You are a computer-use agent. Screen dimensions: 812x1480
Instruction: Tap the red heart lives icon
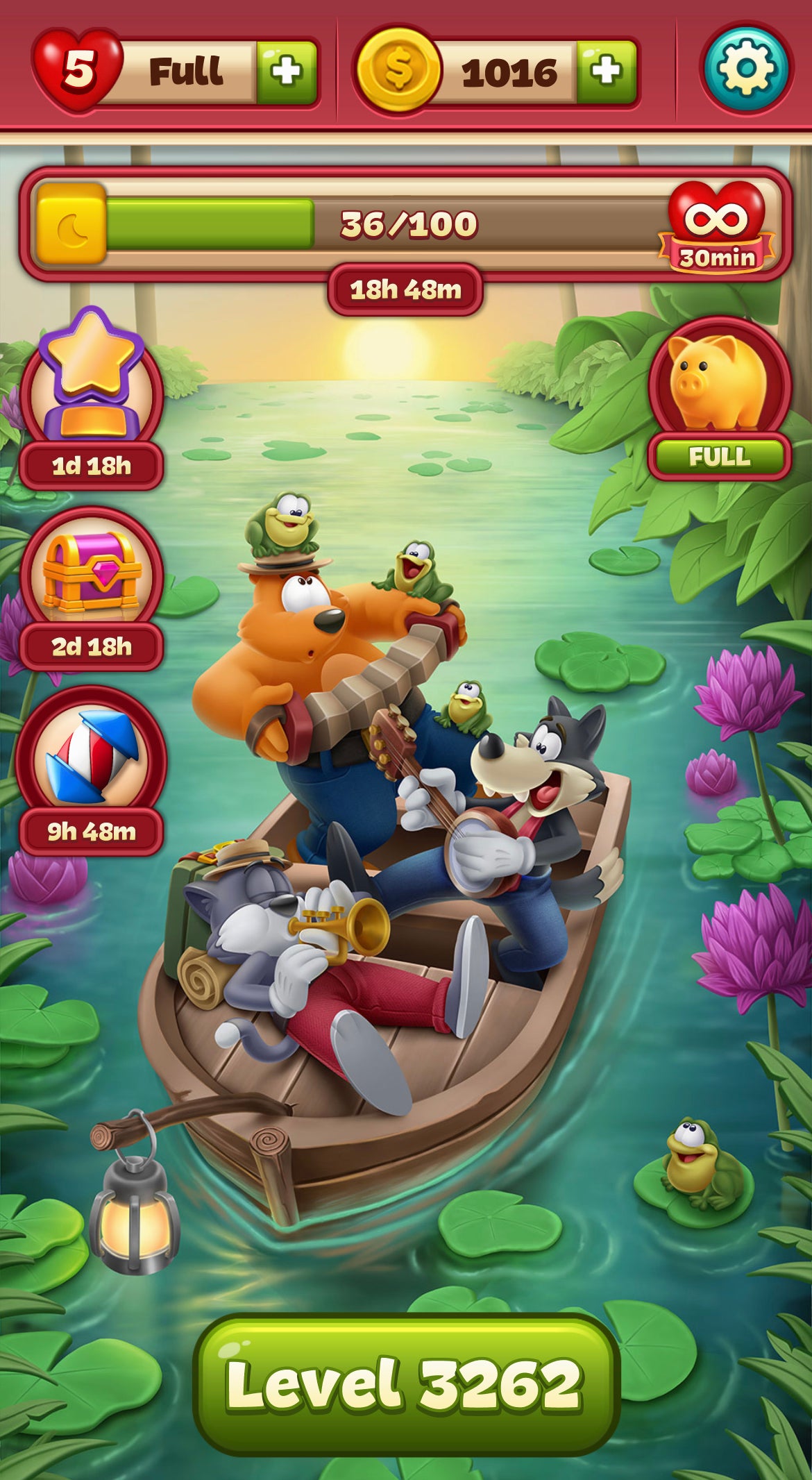[x=78, y=69]
